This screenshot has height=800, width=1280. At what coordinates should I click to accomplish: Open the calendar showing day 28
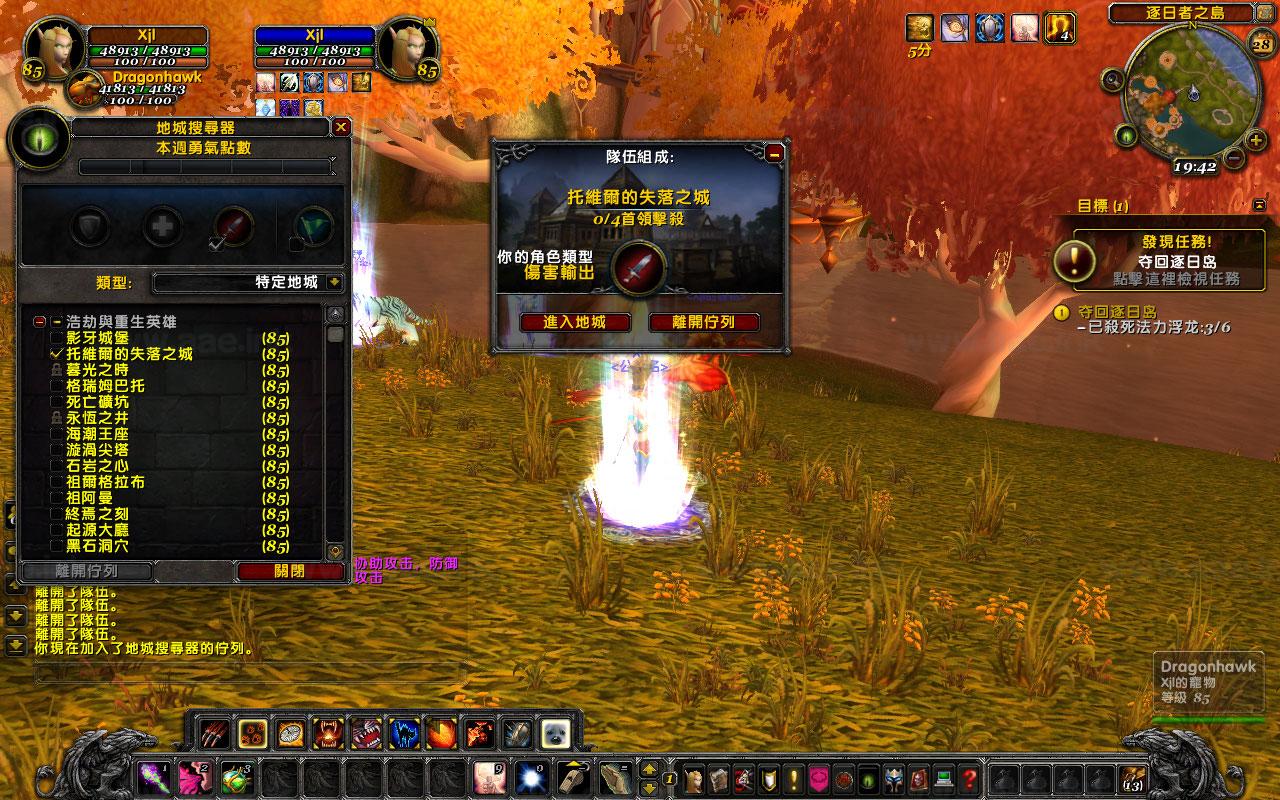(1261, 42)
